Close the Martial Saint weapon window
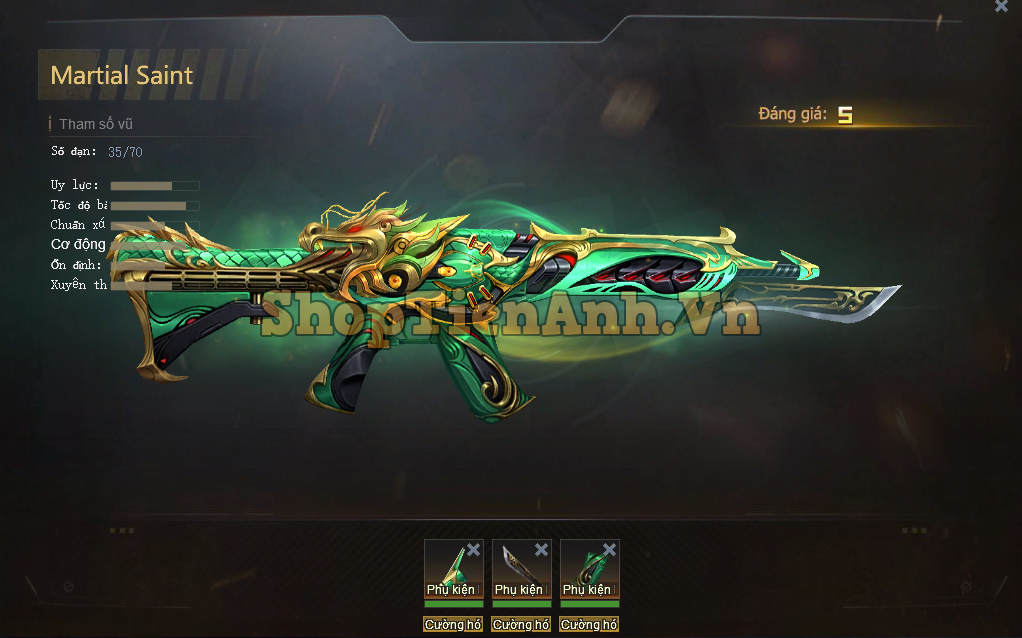Image resolution: width=1022 pixels, height=638 pixels. (x=1001, y=6)
